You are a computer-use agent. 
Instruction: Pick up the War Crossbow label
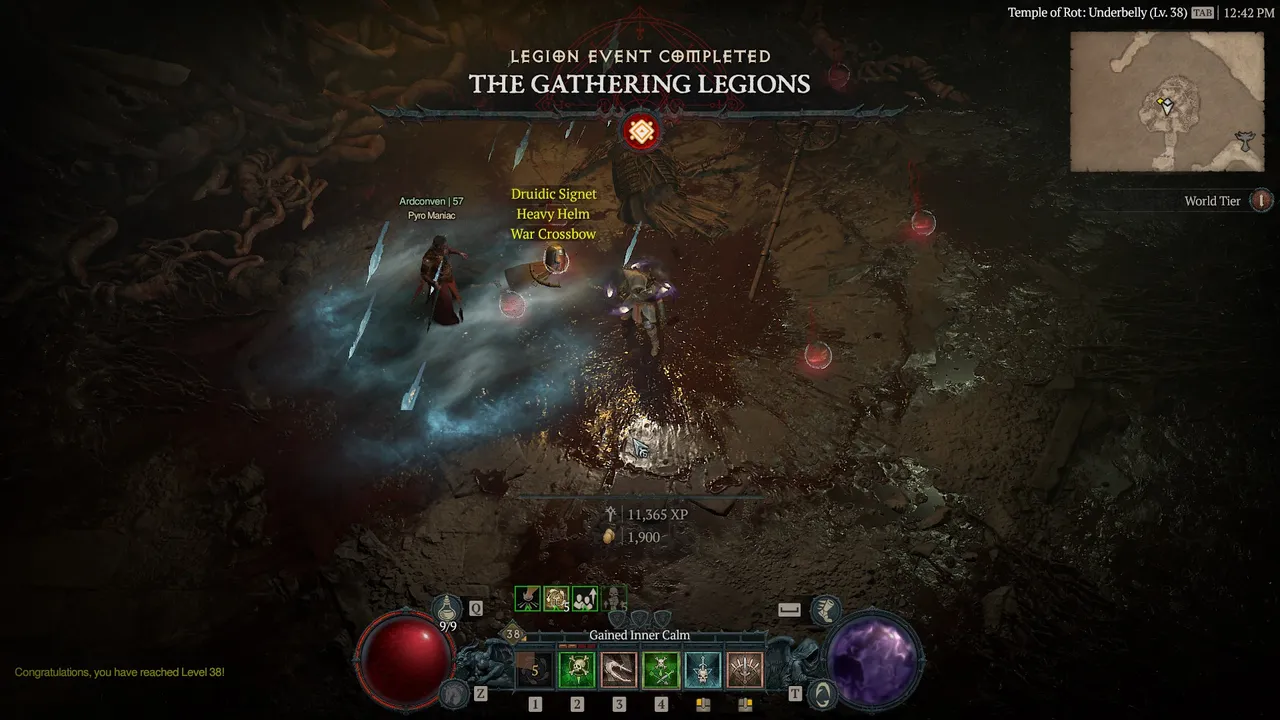pyautogui.click(x=553, y=234)
